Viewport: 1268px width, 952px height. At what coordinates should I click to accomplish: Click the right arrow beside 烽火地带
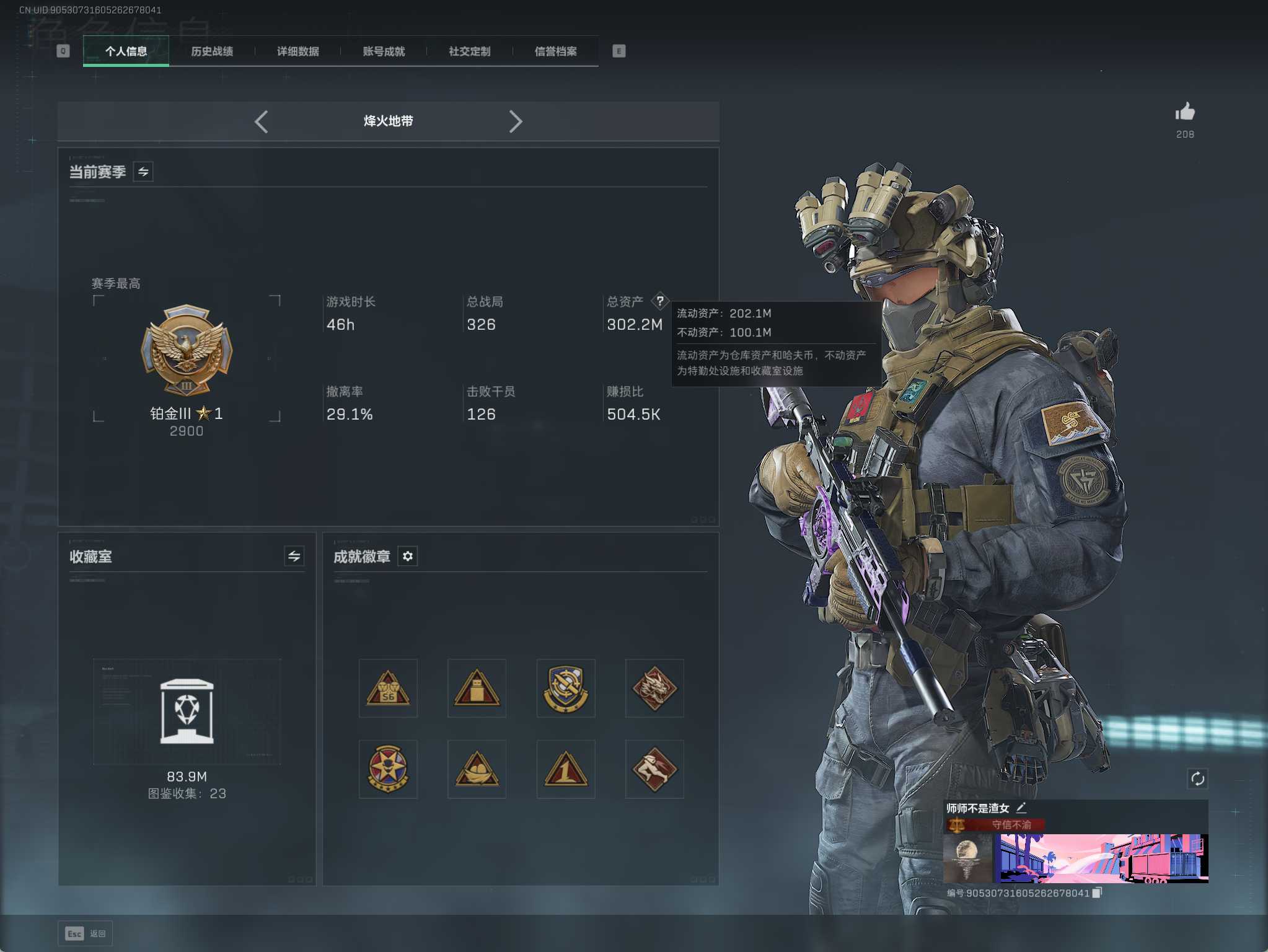pos(516,121)
